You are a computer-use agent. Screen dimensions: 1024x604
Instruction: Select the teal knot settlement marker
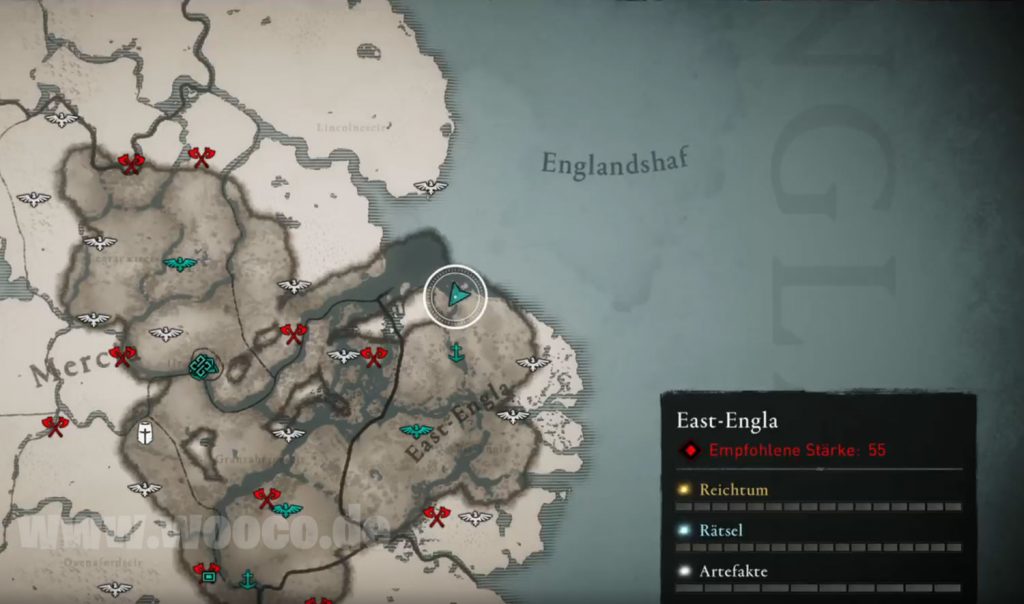(x=203, y=366)
